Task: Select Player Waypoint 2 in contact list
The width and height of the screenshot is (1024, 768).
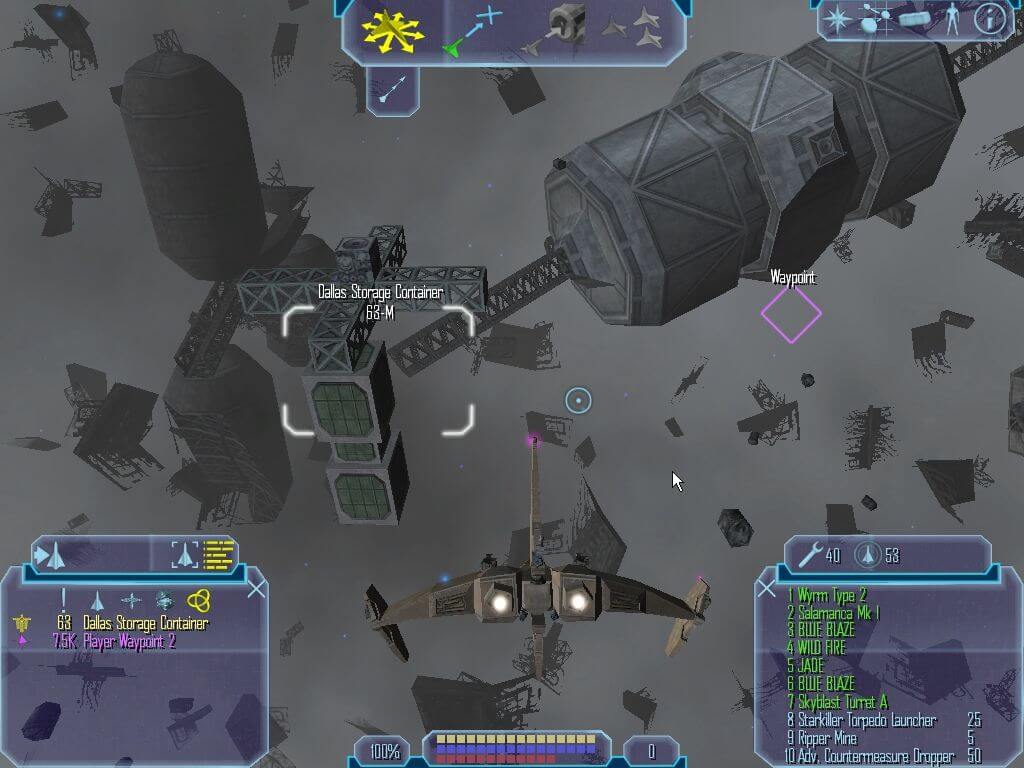Action: point(114,641)
